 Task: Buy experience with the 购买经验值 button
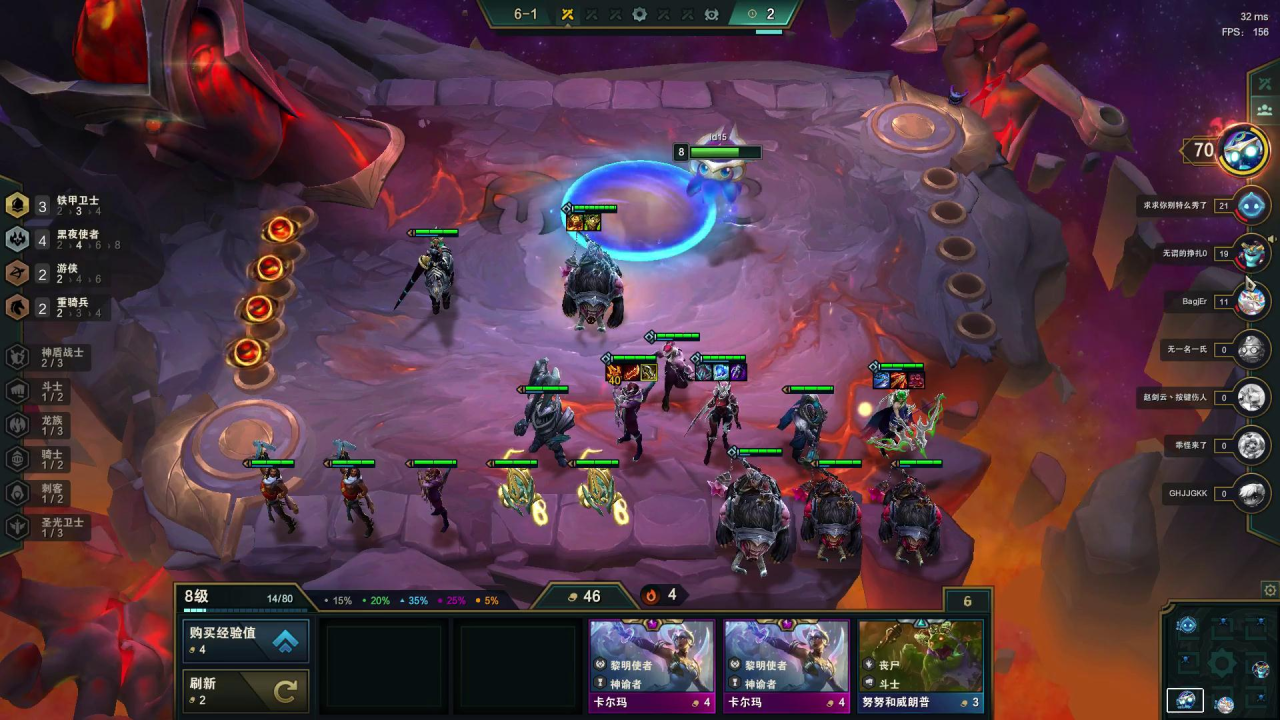click(x=246, y=641)
